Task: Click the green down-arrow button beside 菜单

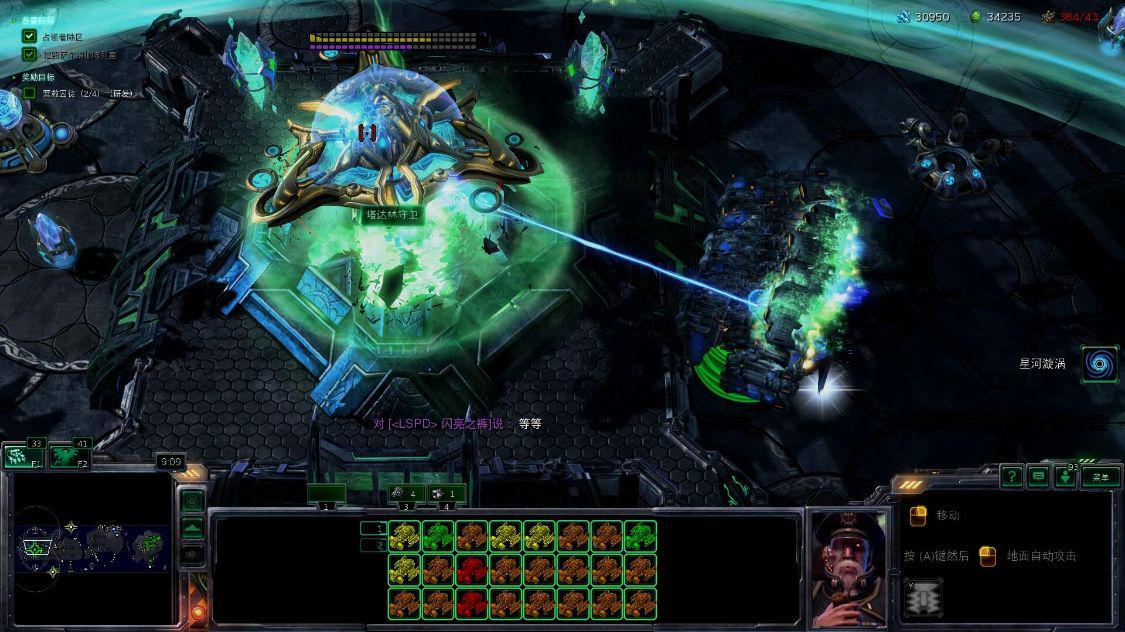Action: pos(1066,477)
